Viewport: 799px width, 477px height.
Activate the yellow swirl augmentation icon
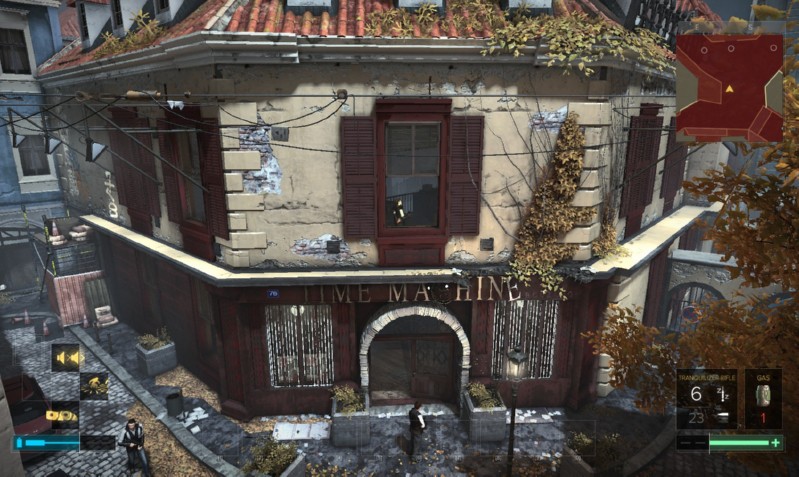click(94, 385)
